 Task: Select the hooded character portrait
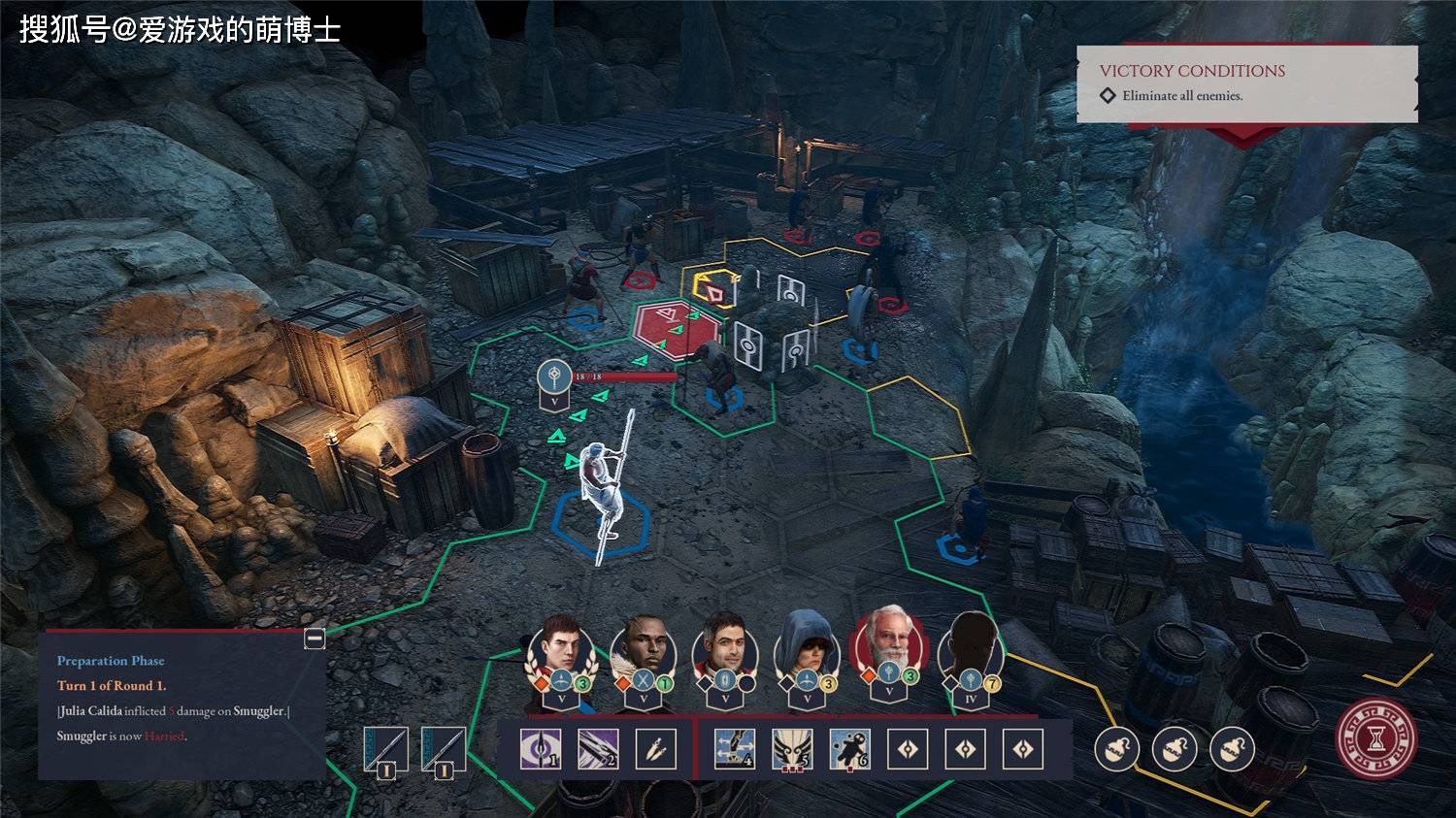click(807, 646)
